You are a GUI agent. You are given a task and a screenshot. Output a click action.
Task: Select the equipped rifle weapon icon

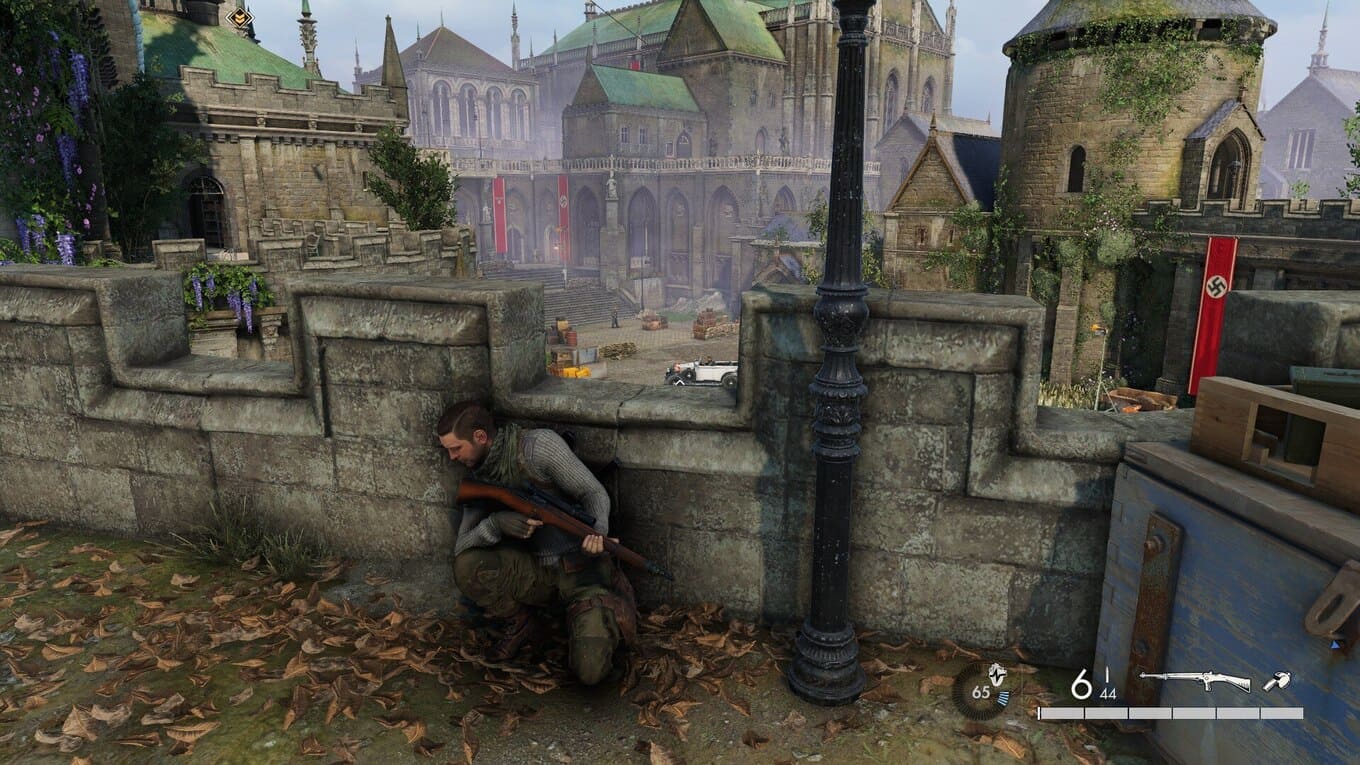pyautogui.click(x=1195, y=681)
